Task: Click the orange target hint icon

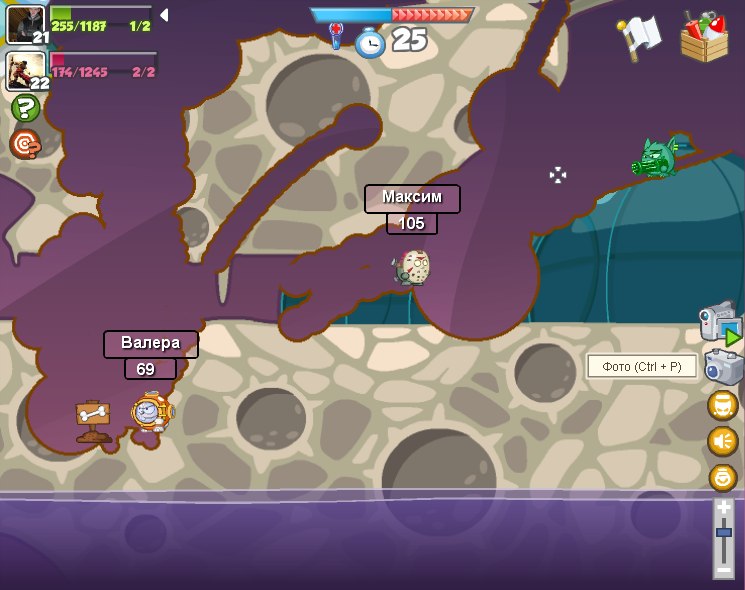Action: pyautogui.click(x=25, y=145)
